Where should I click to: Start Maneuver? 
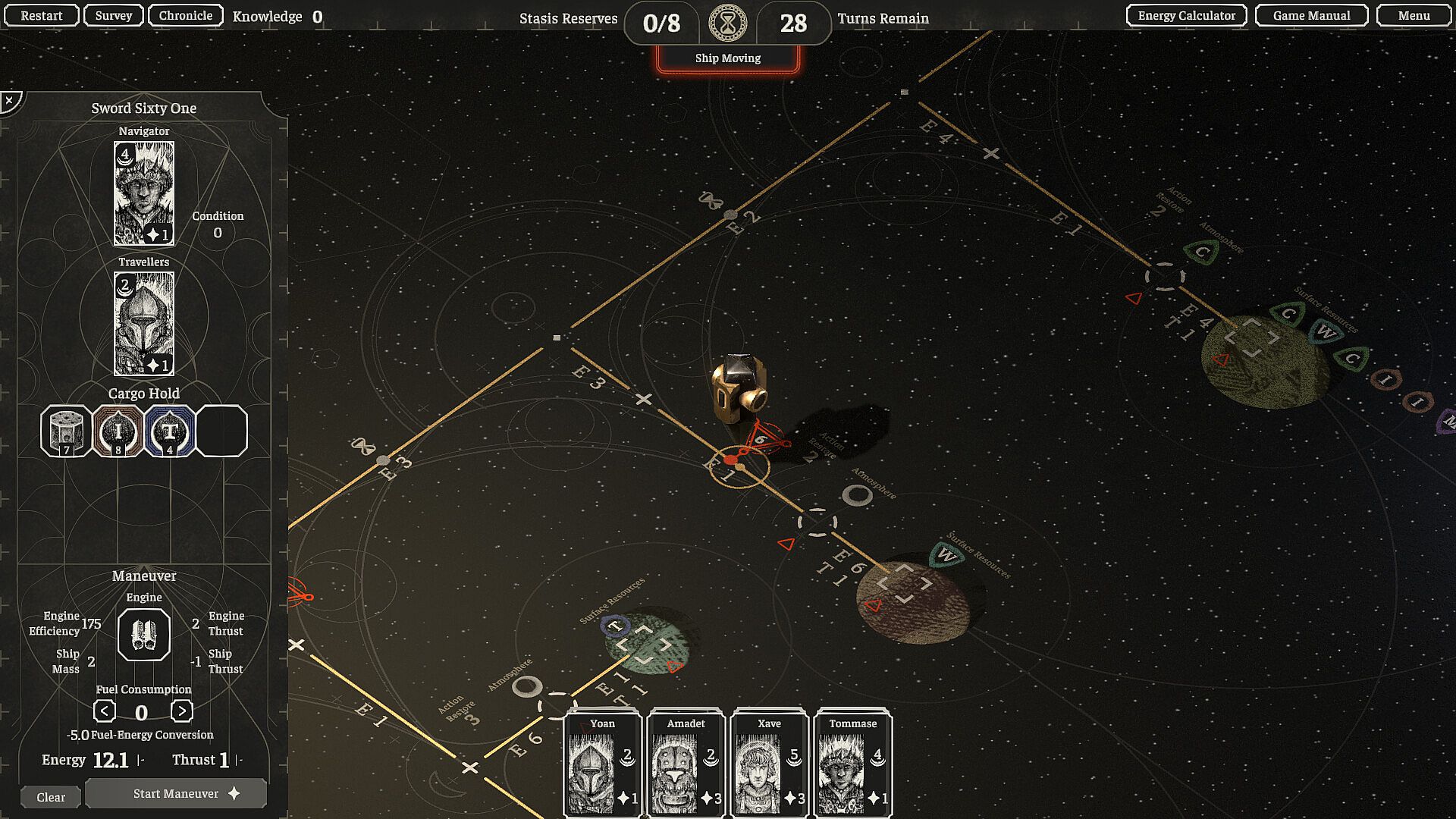[x=176, y=793]
